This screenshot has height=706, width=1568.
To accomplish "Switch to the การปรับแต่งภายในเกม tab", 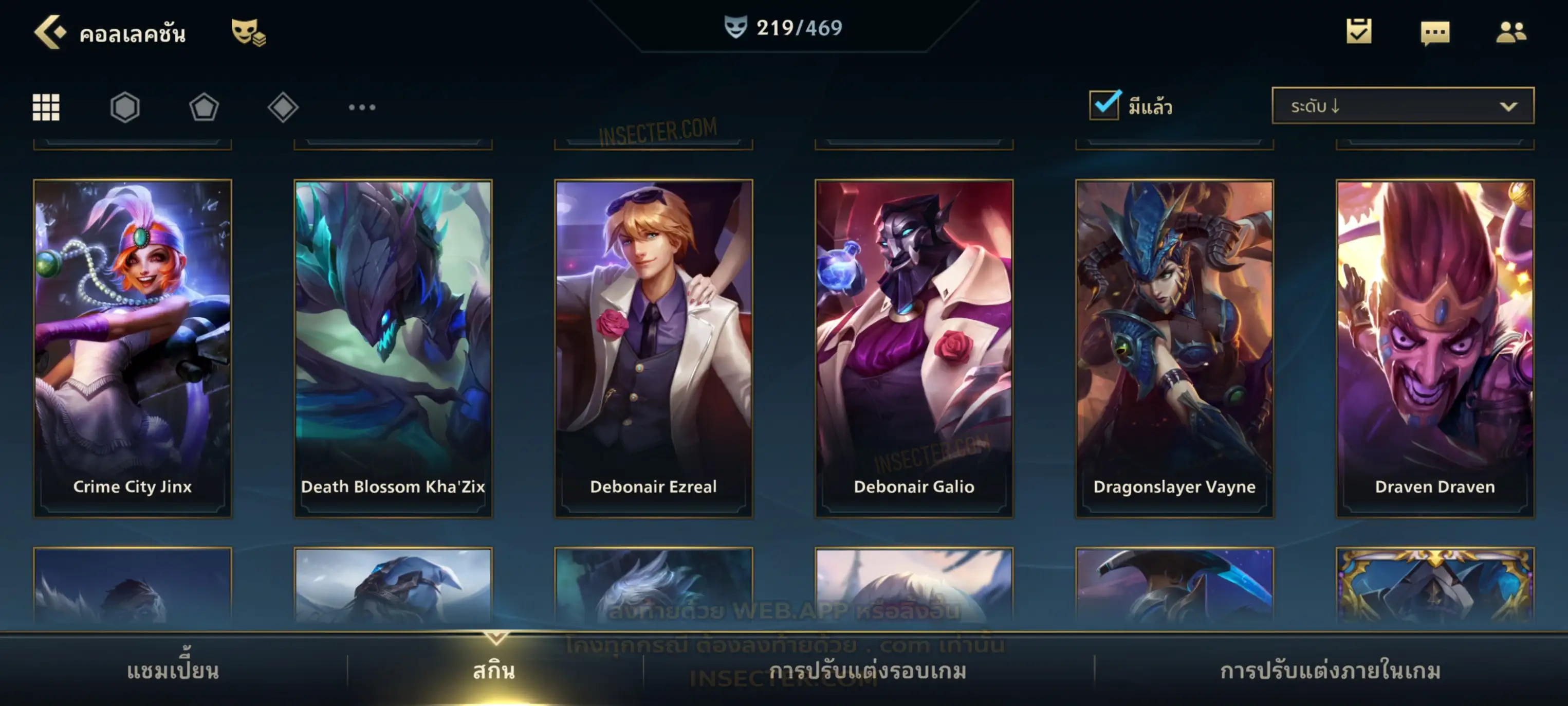I will point(1331,671).
